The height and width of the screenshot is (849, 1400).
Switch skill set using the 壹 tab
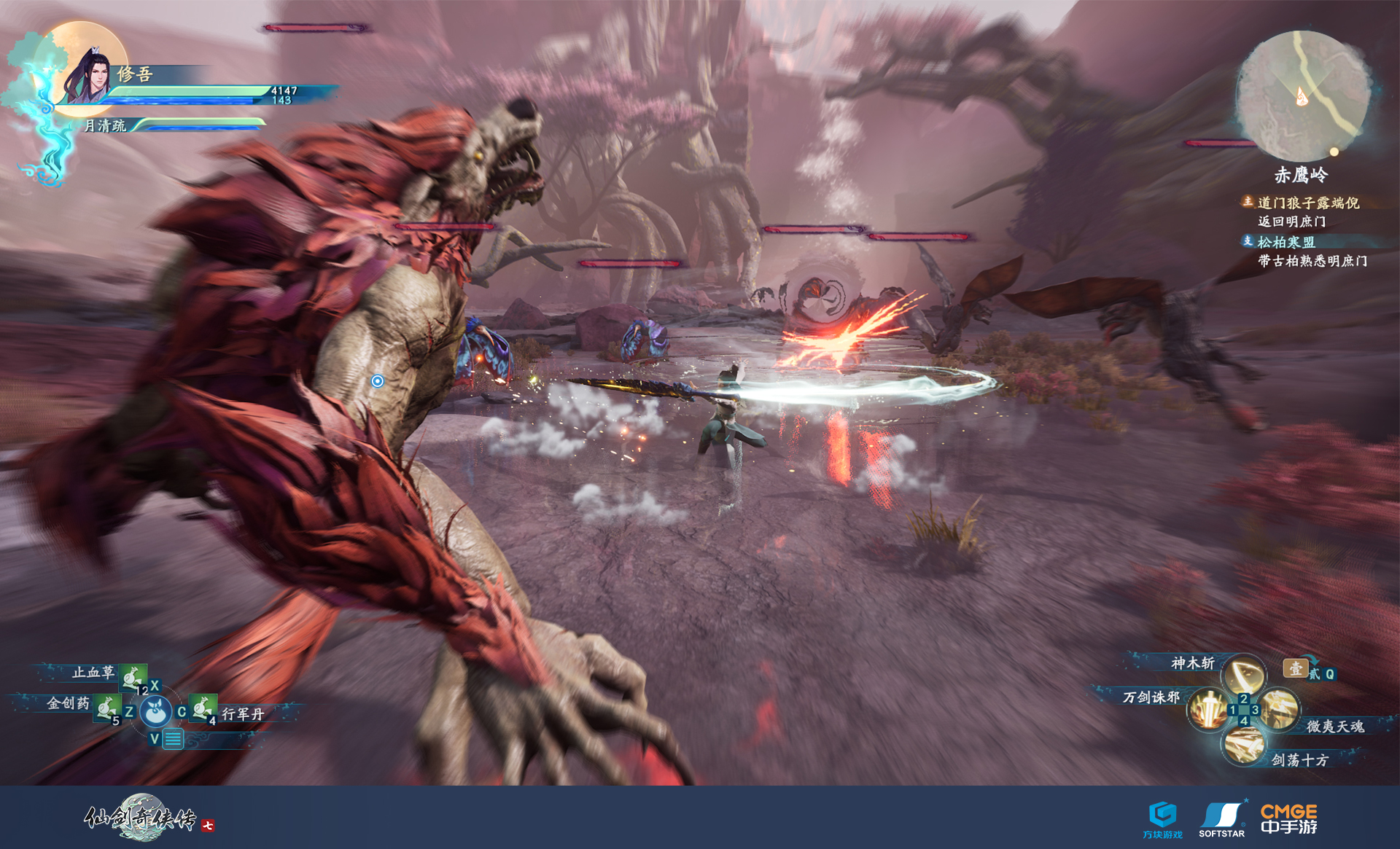coord(1295,668)
